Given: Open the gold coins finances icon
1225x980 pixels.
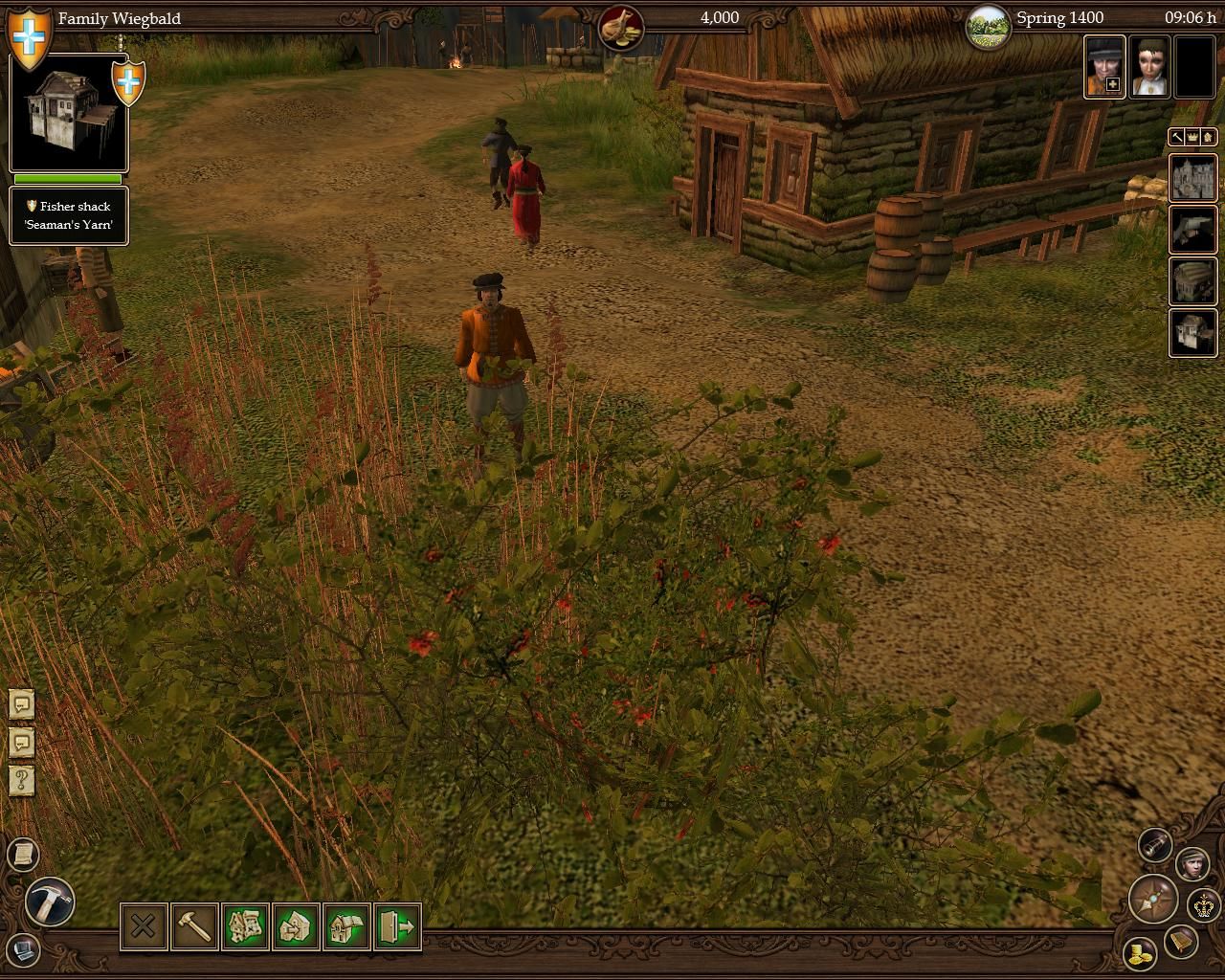Looking at the screenshot, I should pyautogui.click(x=1139, y=953).
